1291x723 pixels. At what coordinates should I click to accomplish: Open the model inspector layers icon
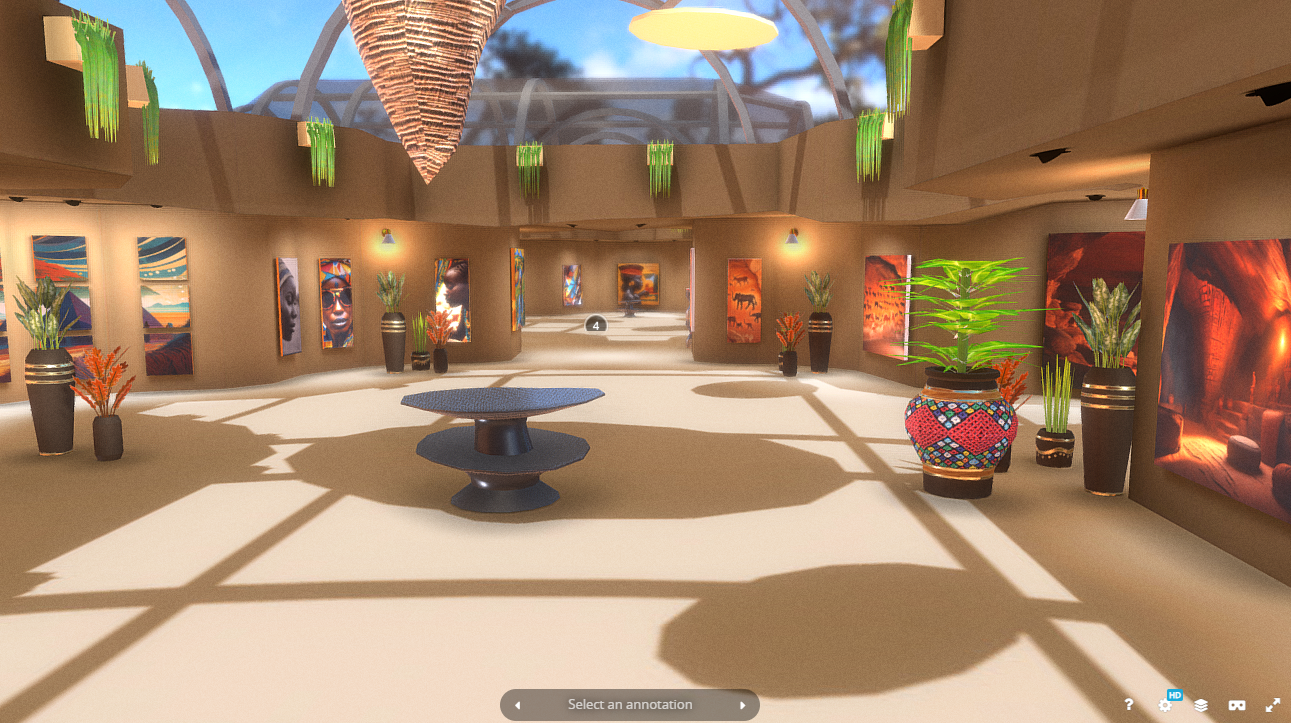(1201, 705)
